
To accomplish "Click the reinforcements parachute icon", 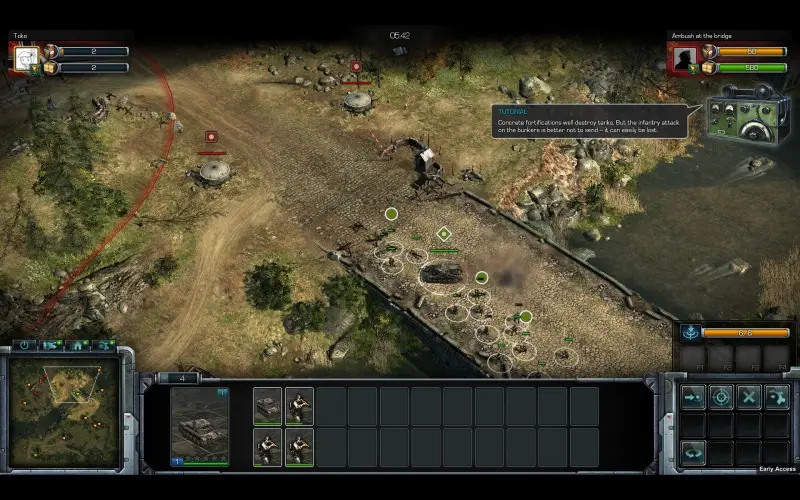I will (690, 332).
